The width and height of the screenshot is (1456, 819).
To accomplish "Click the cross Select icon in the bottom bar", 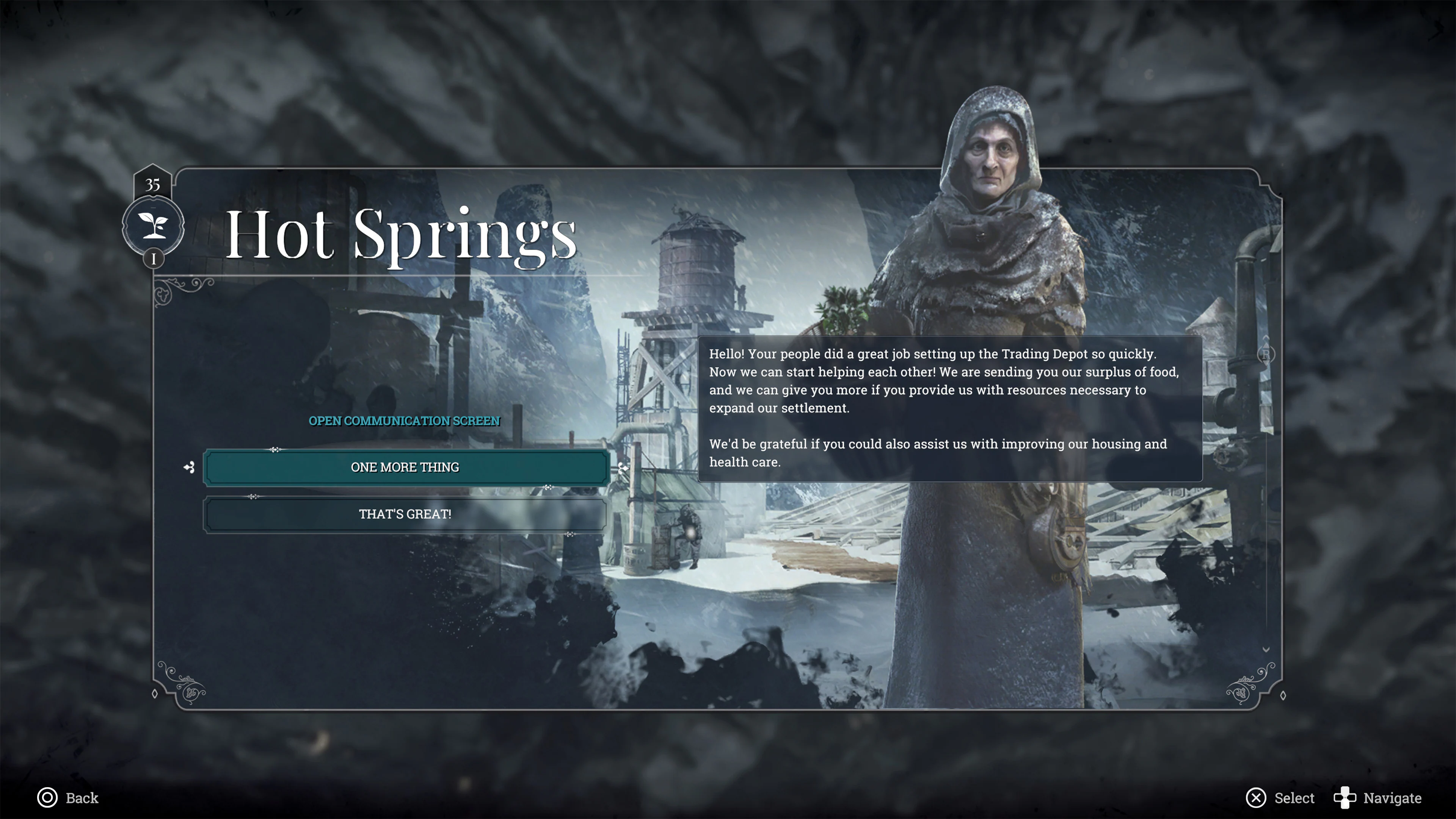I will pyautogui.click(x=1256, y=798).
